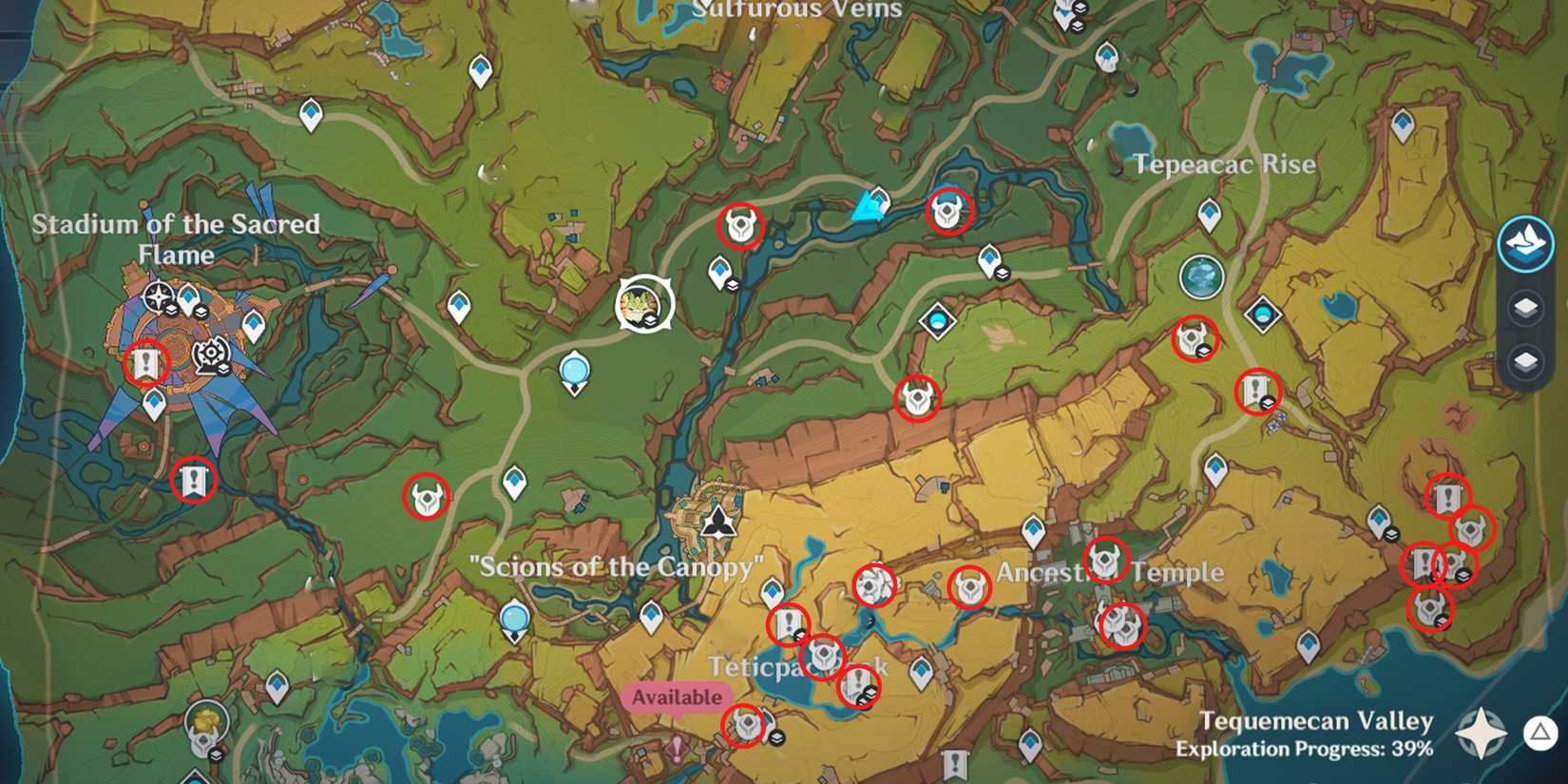The image size is (1568, 784).
Task: Select the circled boss icon near Sulfurous Veins
Action: pyautogui.click(x=741, y=226)
